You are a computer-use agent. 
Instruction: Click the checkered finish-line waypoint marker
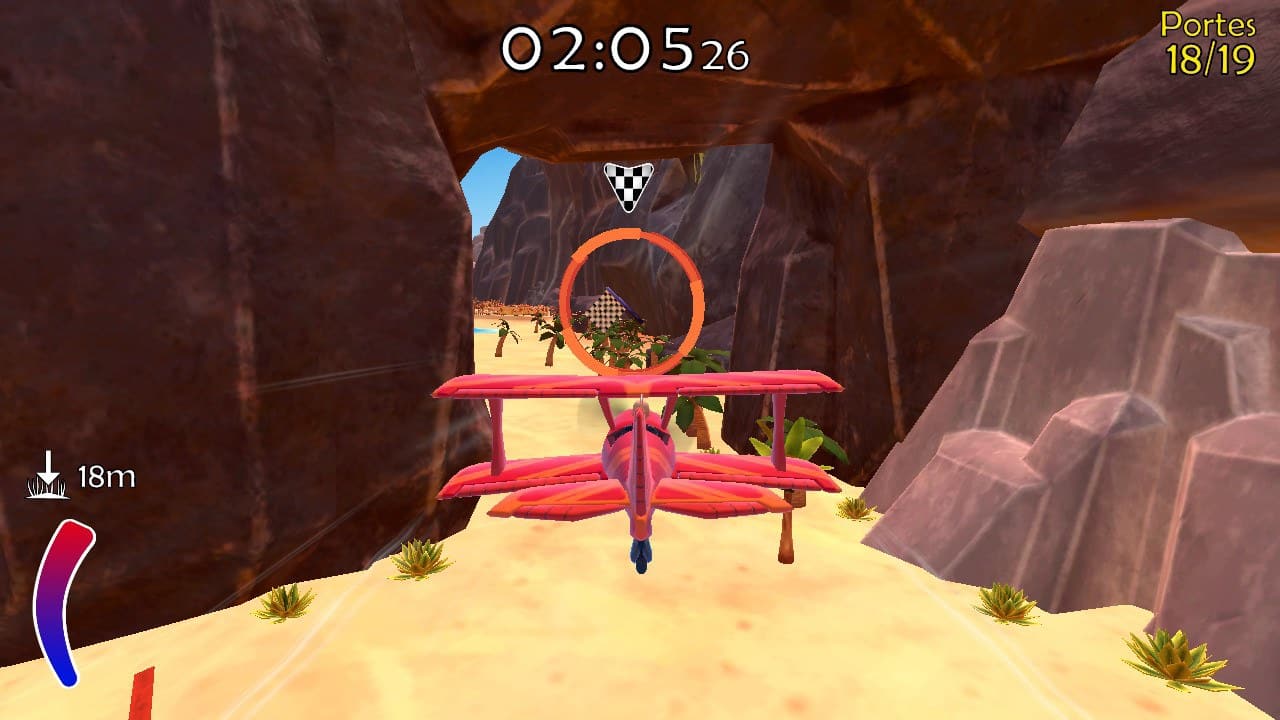coord(628,184)
